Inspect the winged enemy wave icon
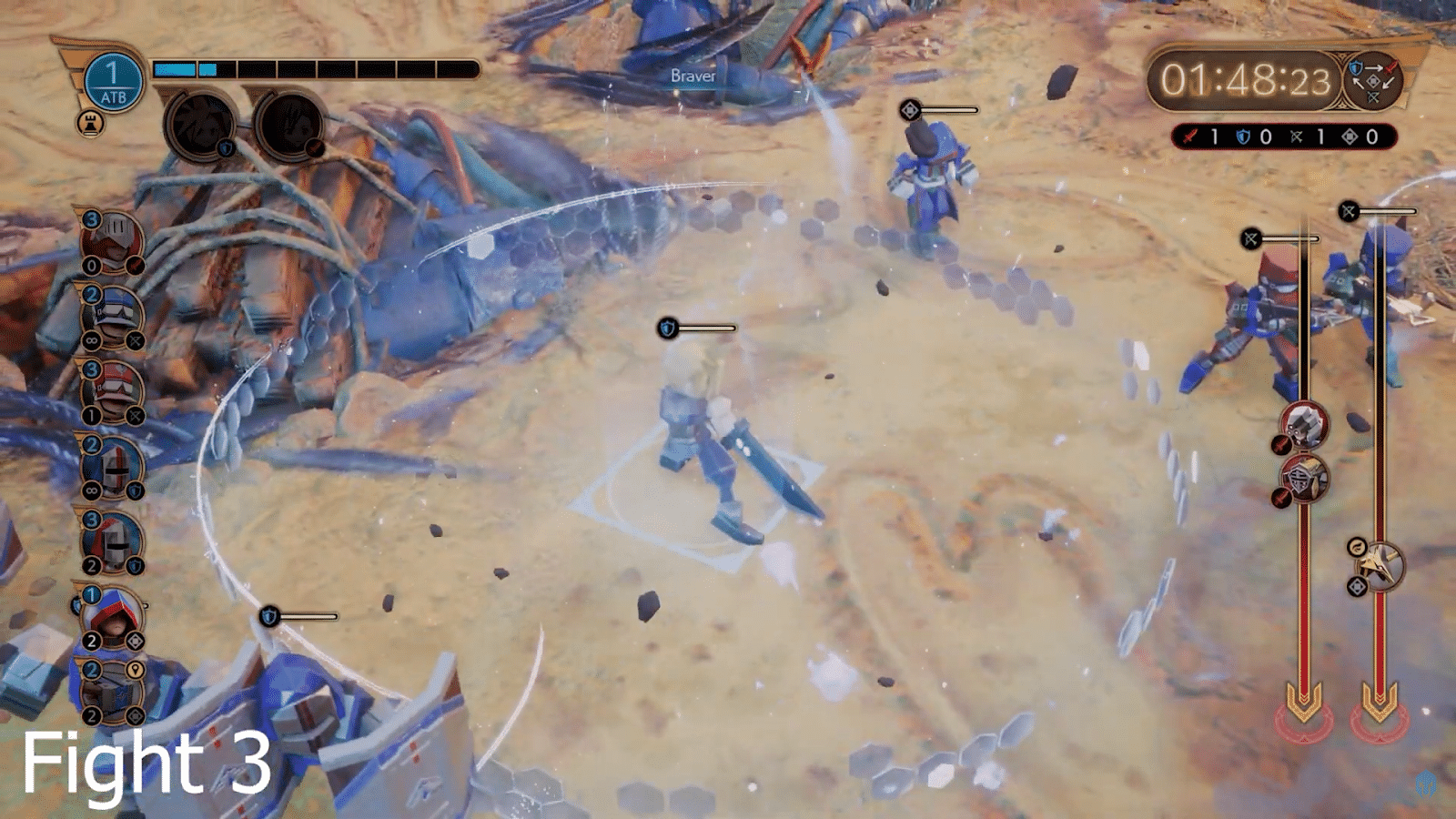1456x819 pixels. (1380, 564)
